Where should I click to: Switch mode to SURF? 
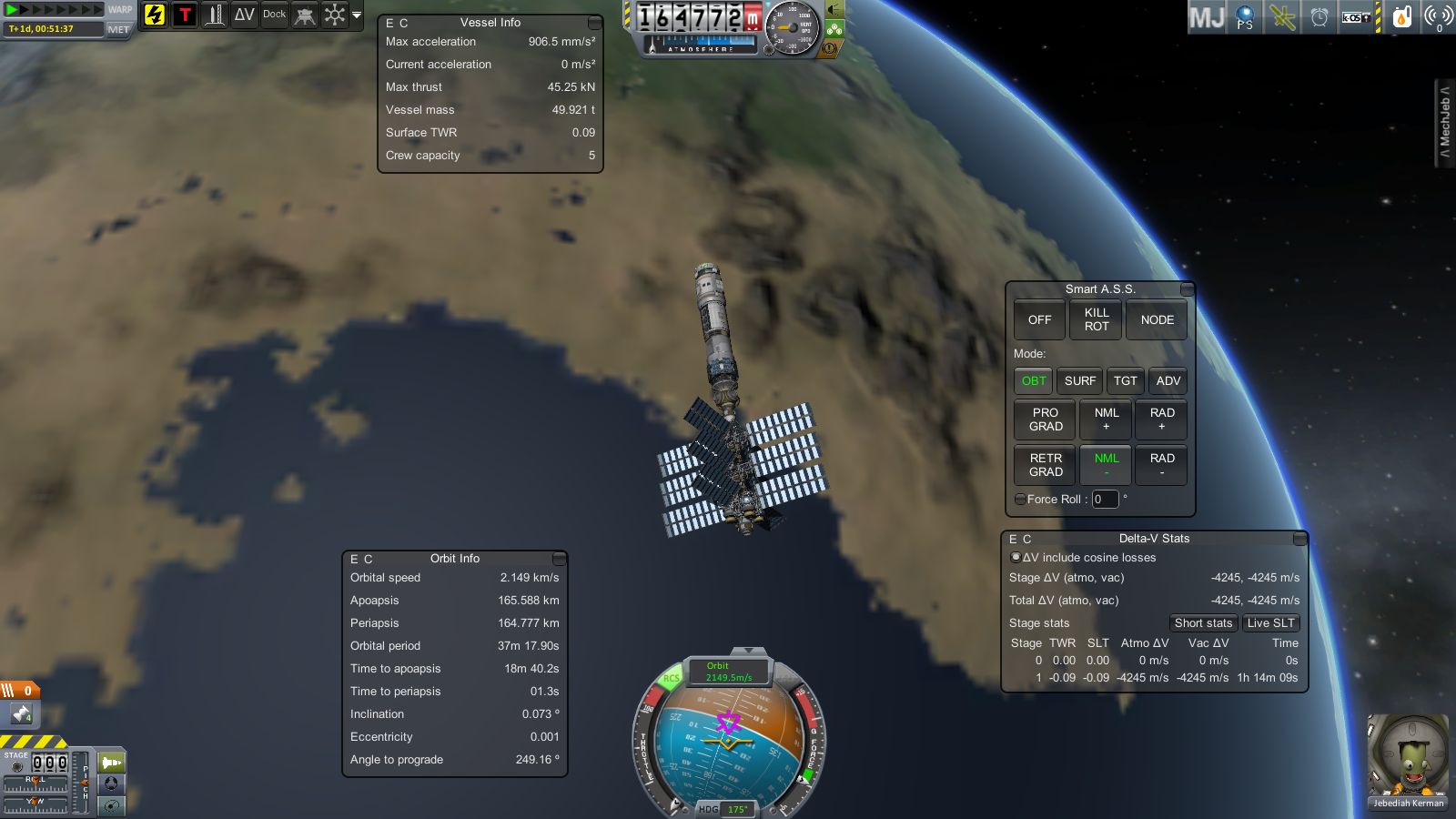click(1079, 381)
